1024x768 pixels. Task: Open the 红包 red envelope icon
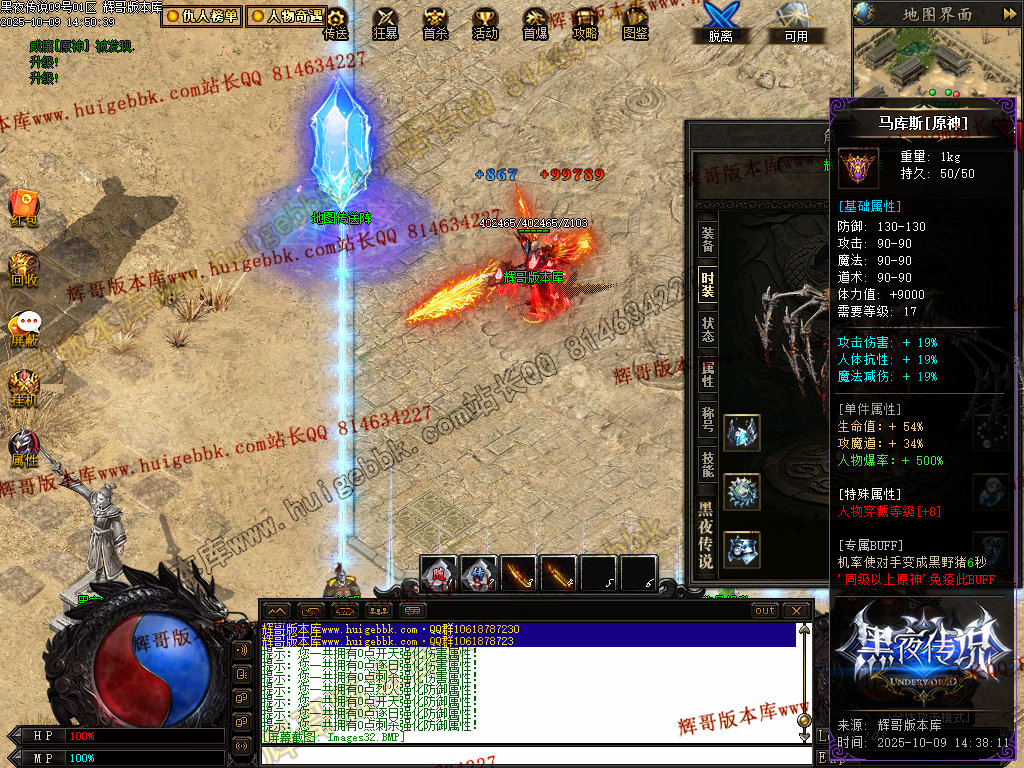(24, 207)
